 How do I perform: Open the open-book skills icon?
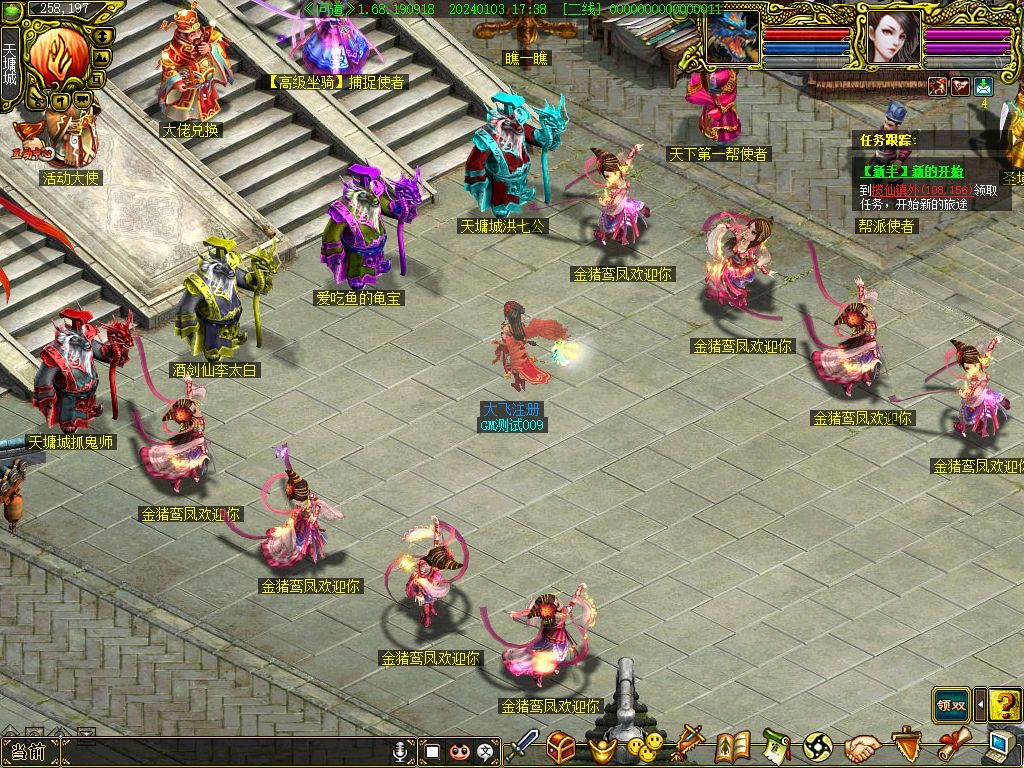point(733,747)
